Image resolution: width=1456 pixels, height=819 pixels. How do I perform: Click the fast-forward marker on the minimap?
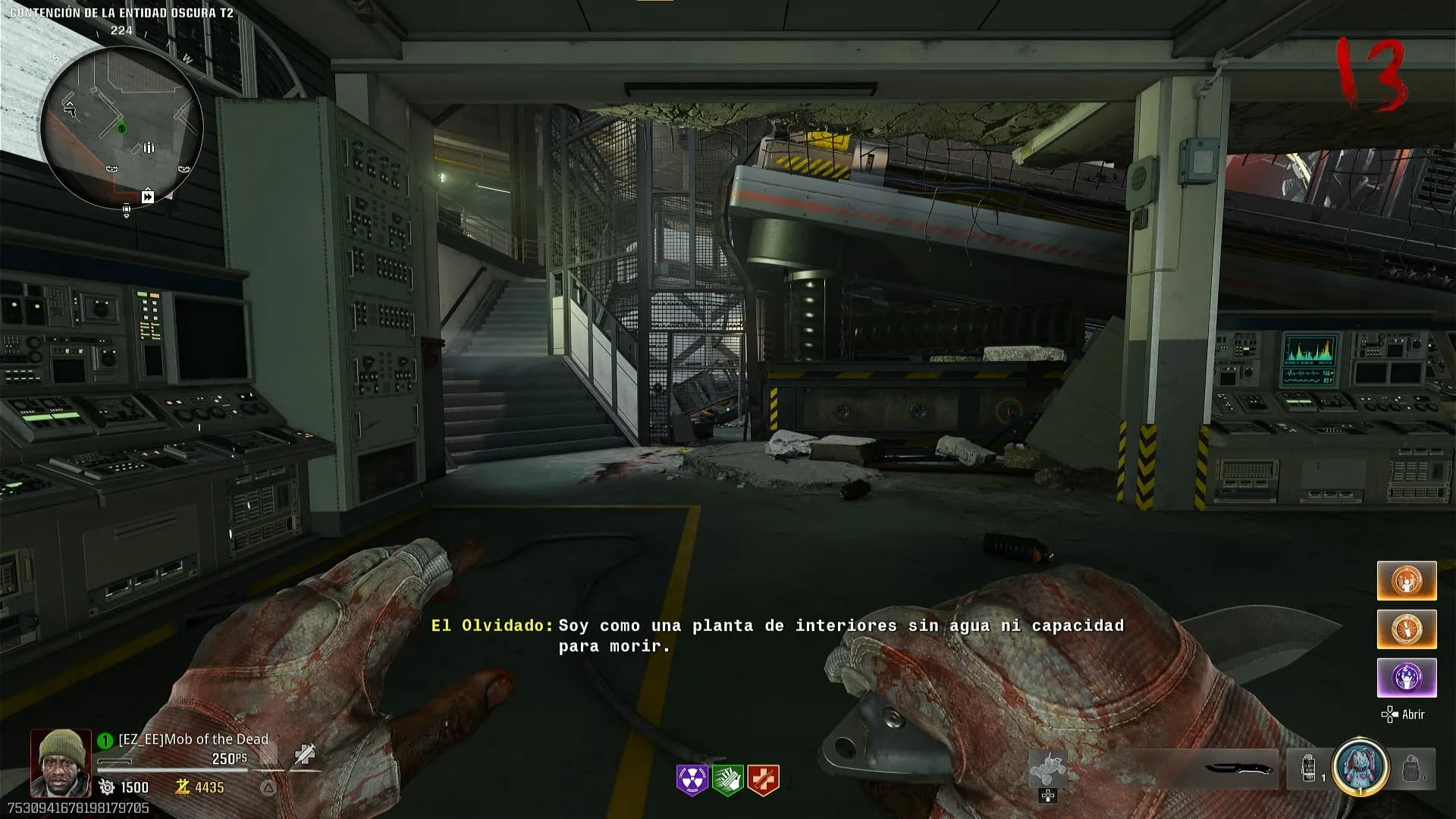[148, 197]
